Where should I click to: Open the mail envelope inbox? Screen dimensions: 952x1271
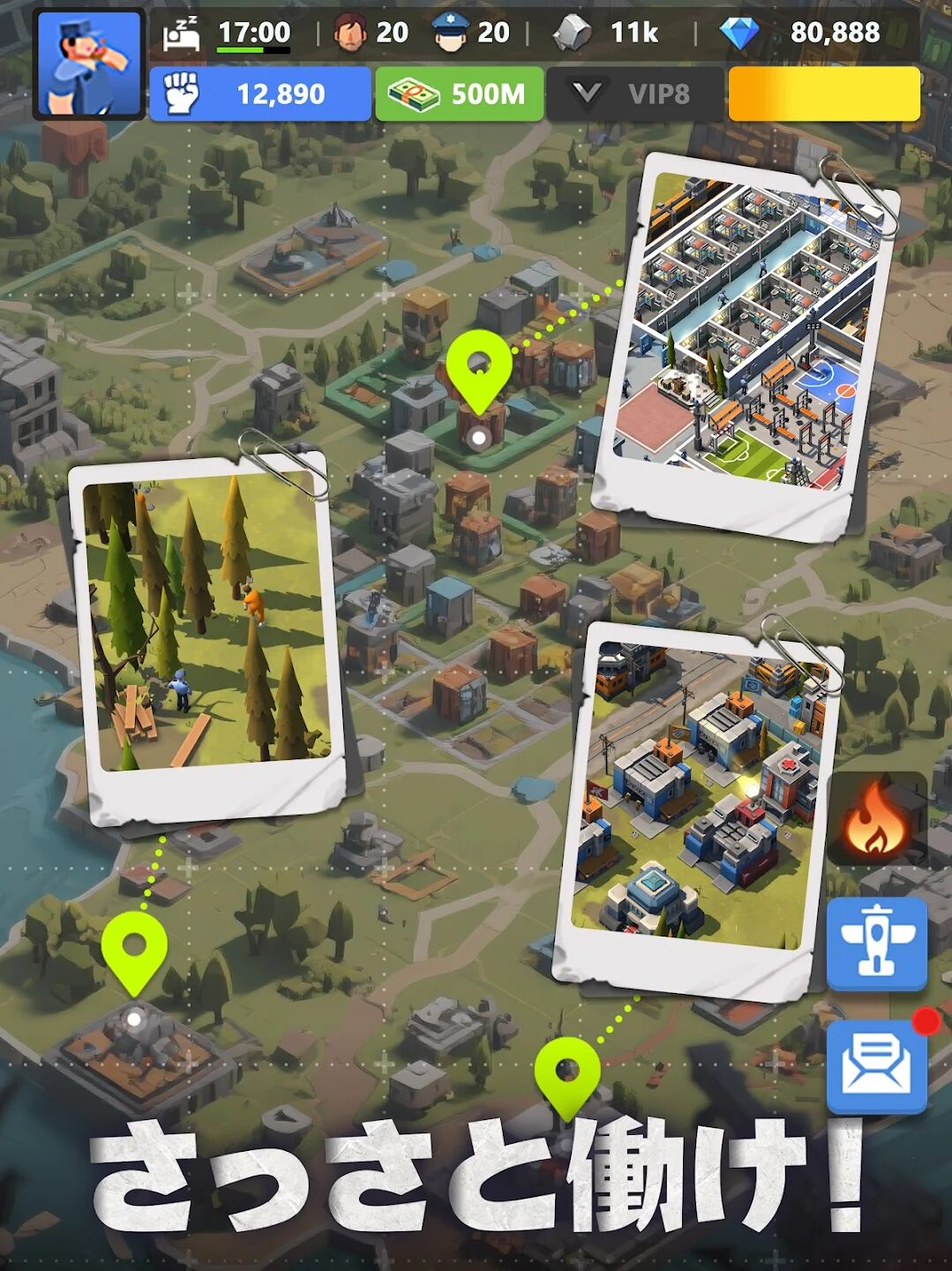pos(876,1064)
